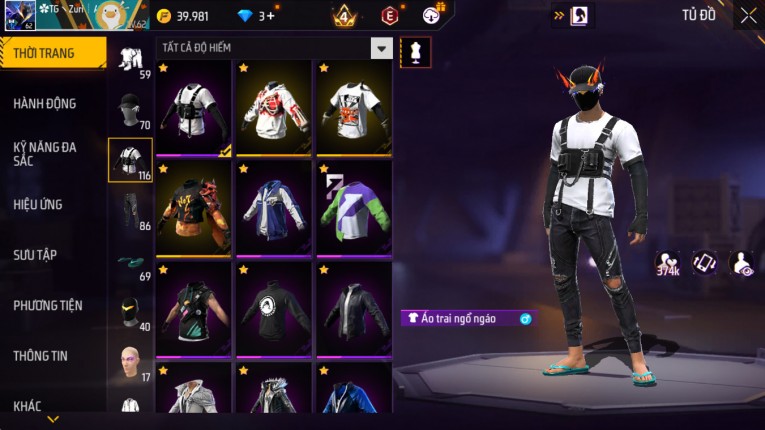Image resolution: width=765 pixels, height=430 pixels.
Task: Show the Thông Tin section
Action: pos(41,355)
